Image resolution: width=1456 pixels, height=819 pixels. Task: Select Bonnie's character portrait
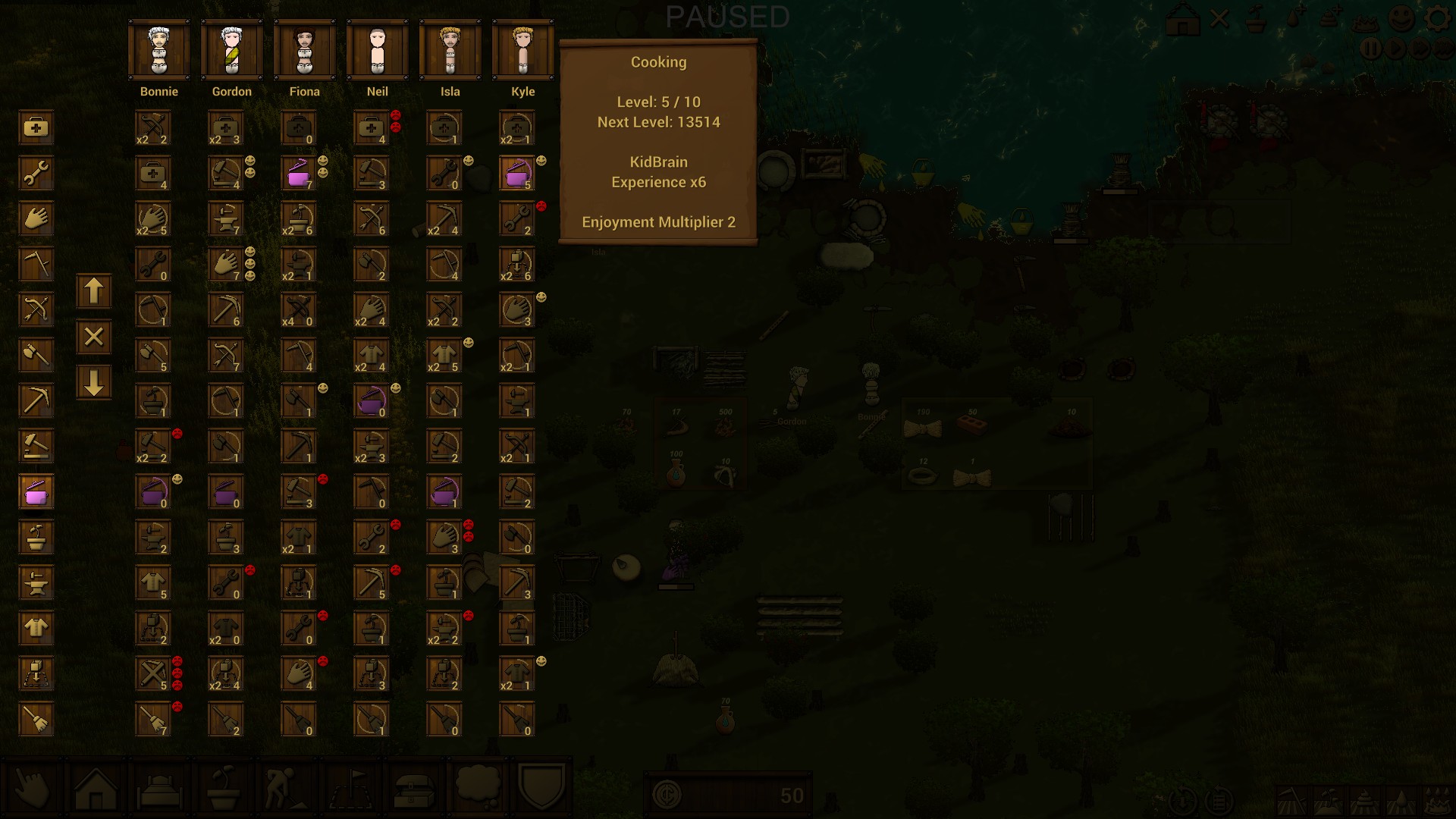[x=158, y=51]
